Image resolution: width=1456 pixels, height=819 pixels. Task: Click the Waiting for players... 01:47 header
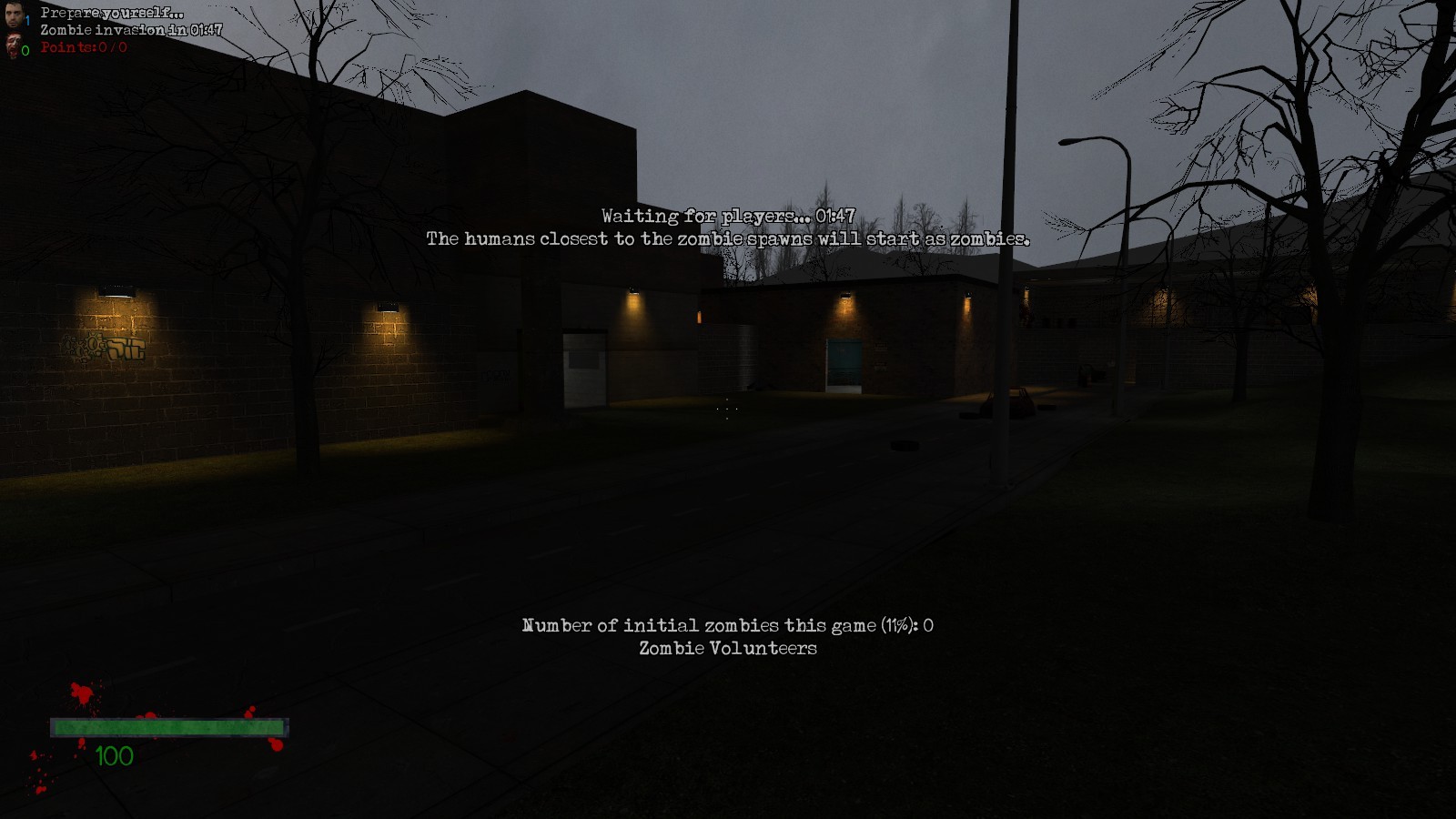[728, 217]
